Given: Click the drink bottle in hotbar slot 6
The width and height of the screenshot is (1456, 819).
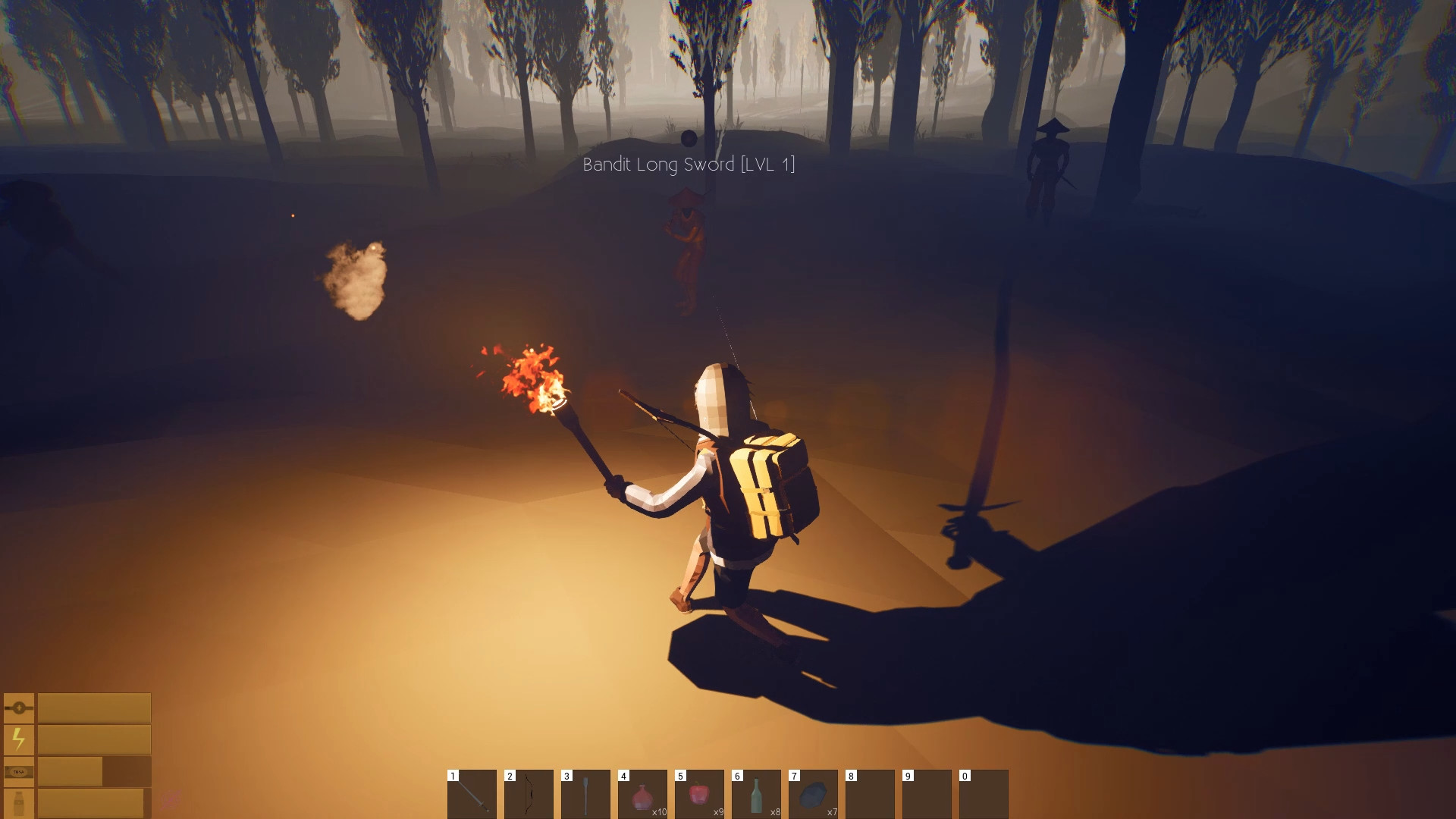Looking at the screenshot, I should pos(757,795).
